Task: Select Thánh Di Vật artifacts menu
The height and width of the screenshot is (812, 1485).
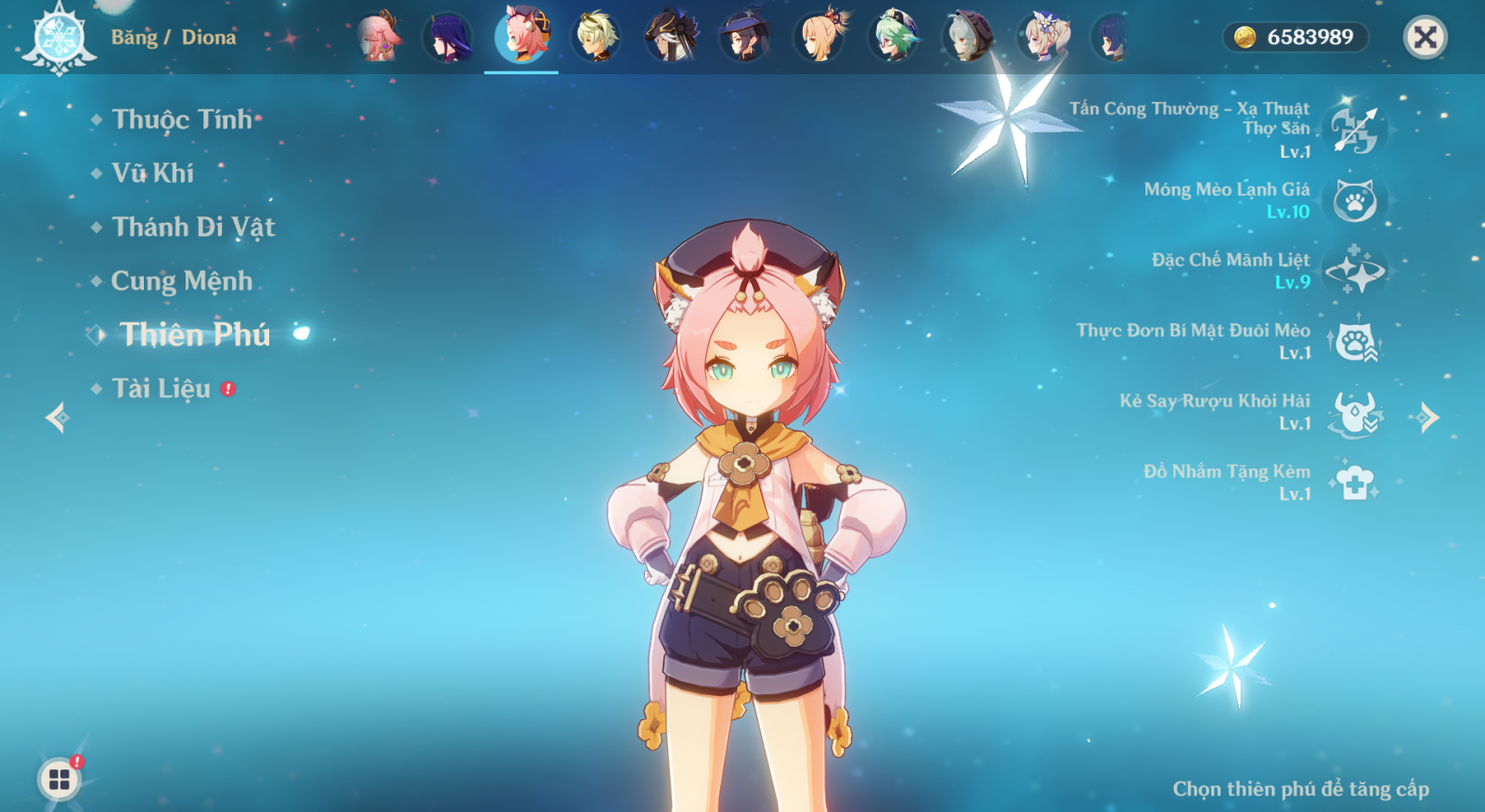Action: click(193, 227)
